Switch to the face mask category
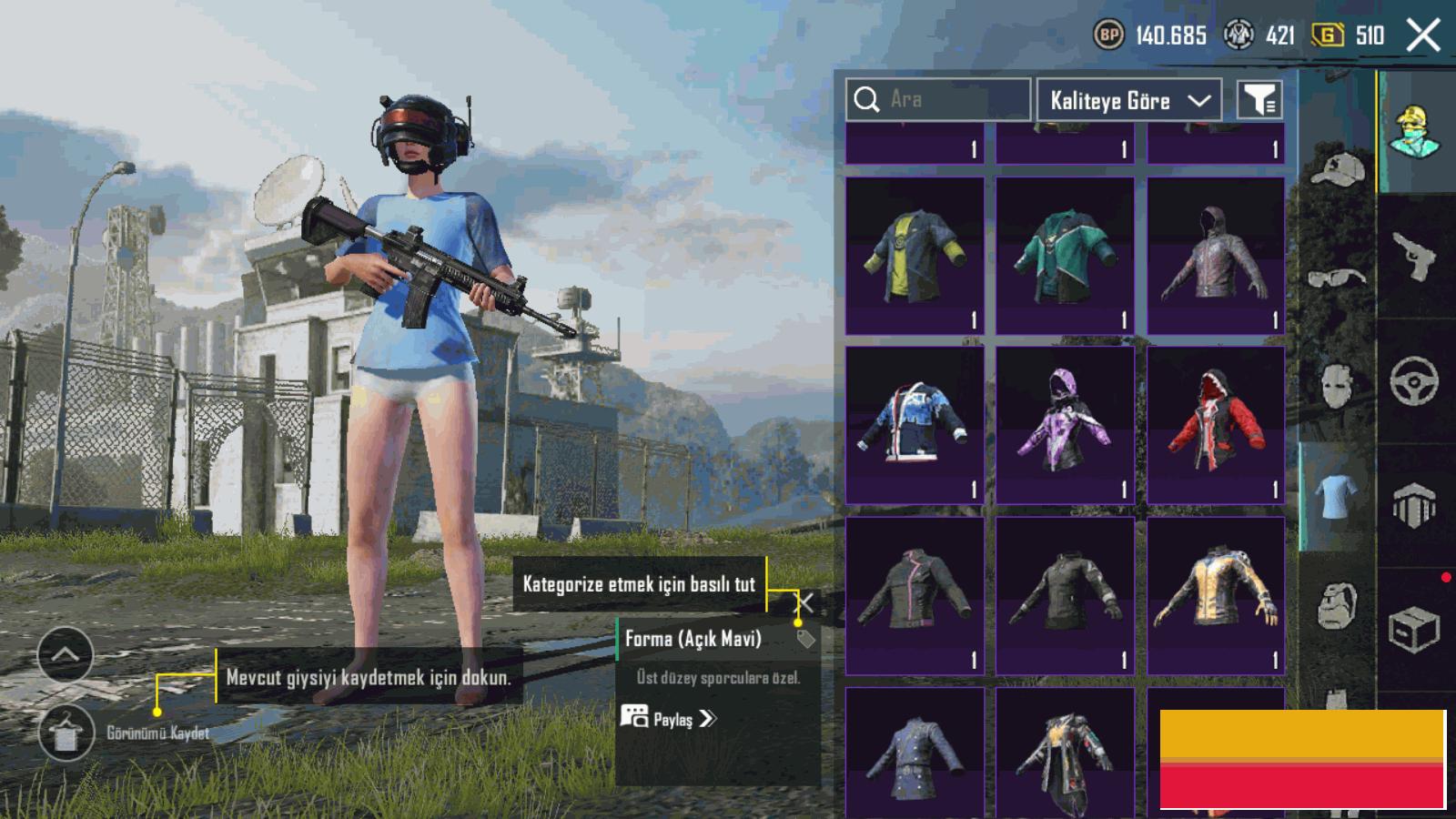1456x819 pixels. (1337, 386)
